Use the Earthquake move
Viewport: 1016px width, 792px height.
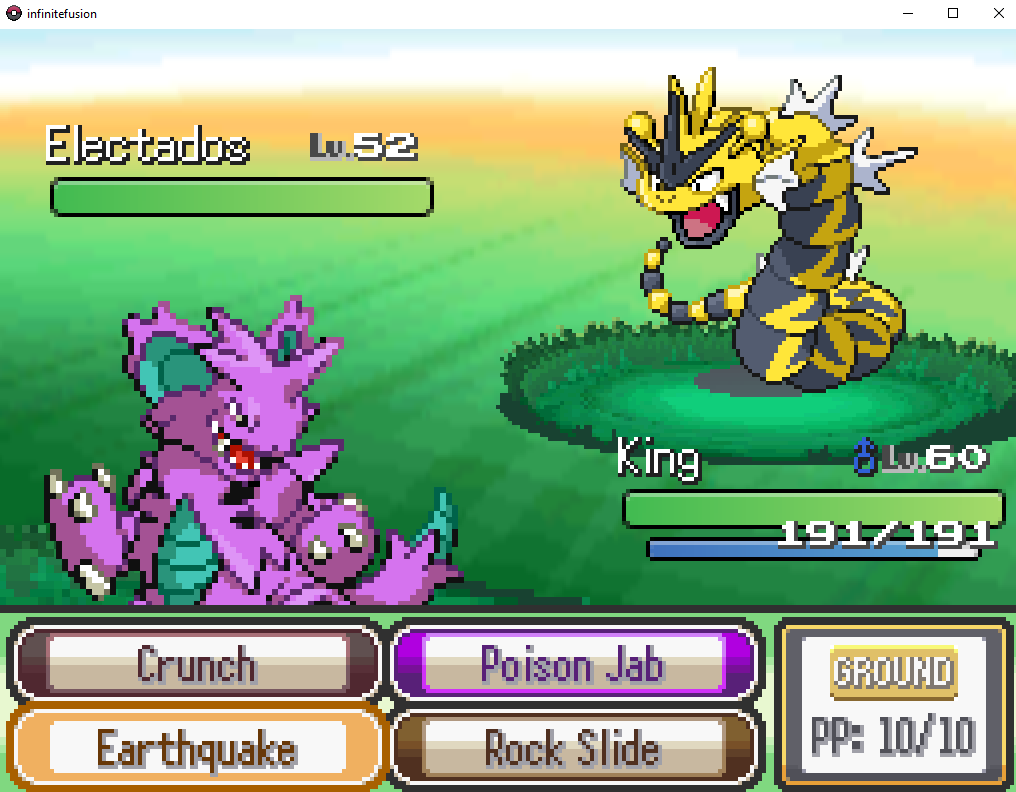196,748
